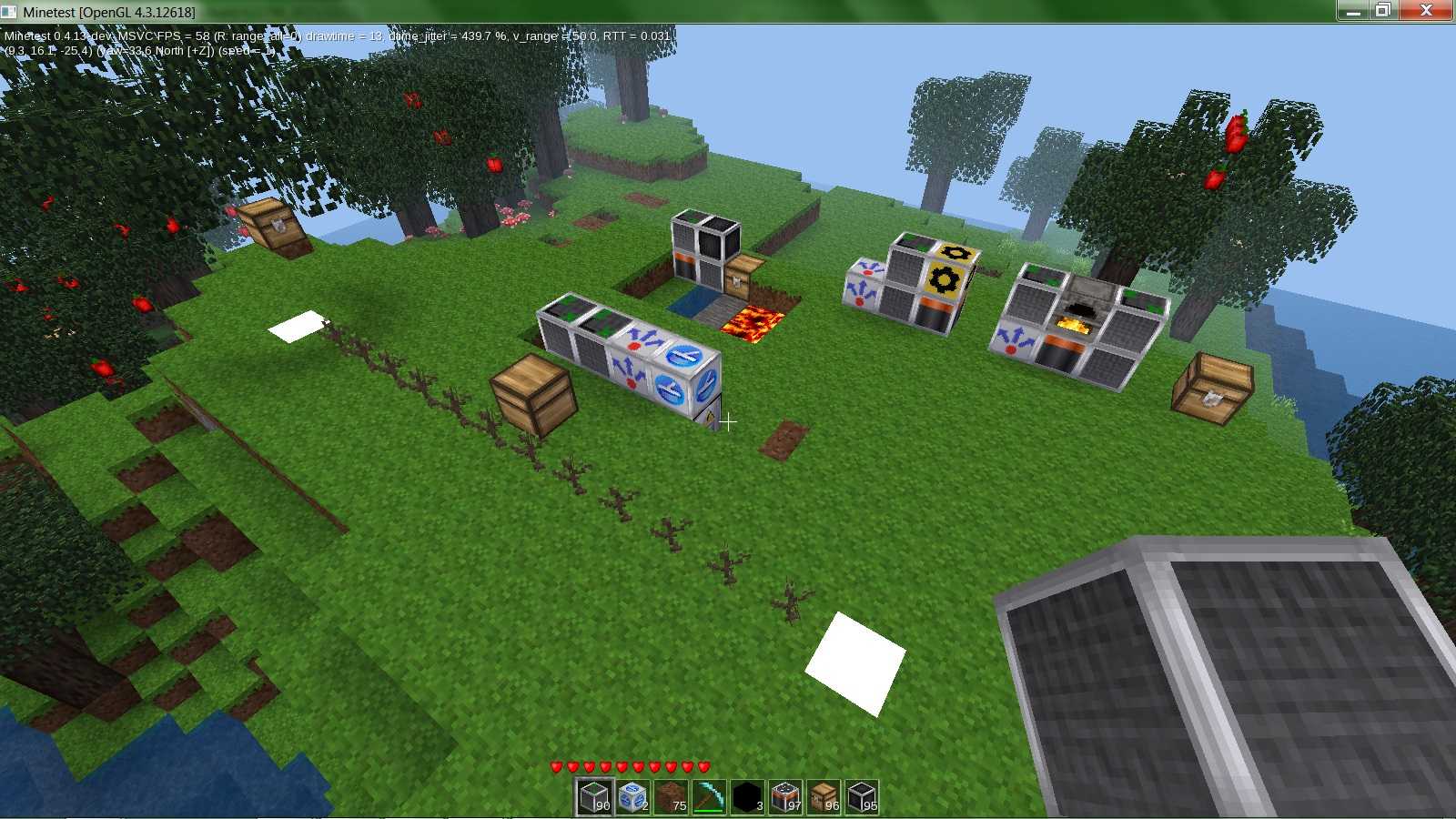Select the metal frame block hotbar slot
Viewport: 1456px width, 819px height.
pyautogui.click(x=593, y=797)
